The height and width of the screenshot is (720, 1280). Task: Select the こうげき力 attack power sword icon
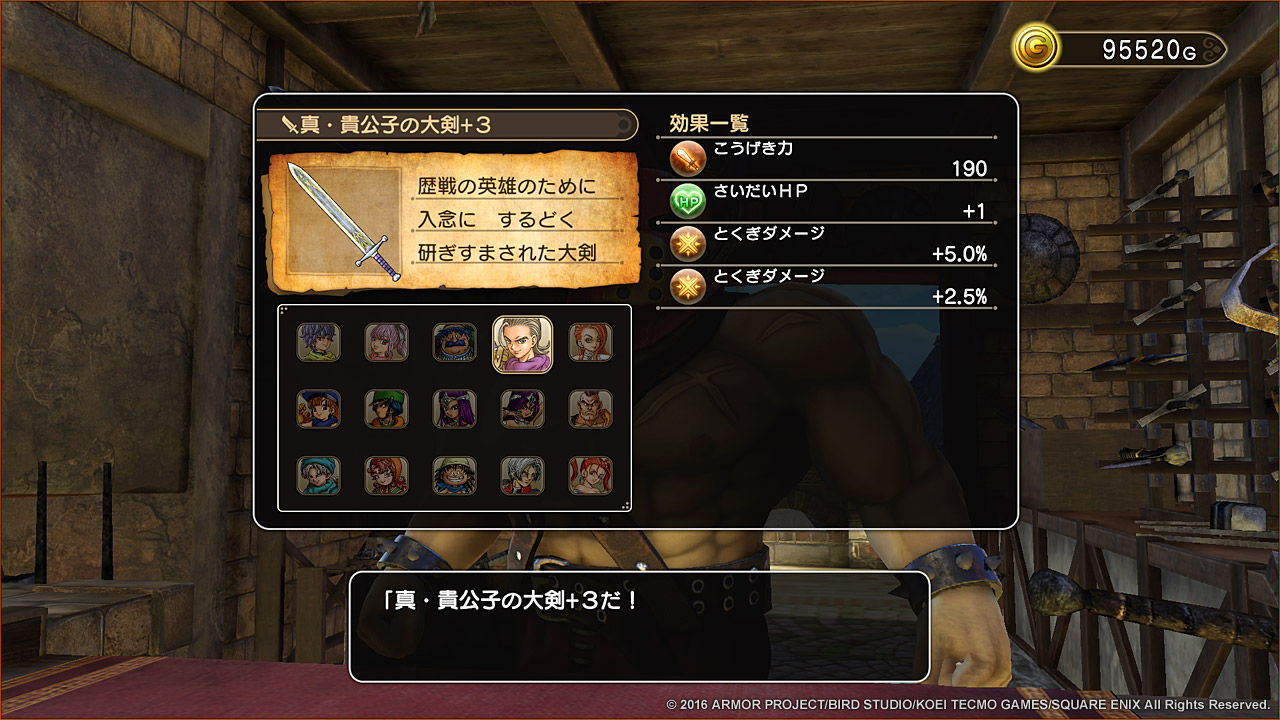pos(688,158)
